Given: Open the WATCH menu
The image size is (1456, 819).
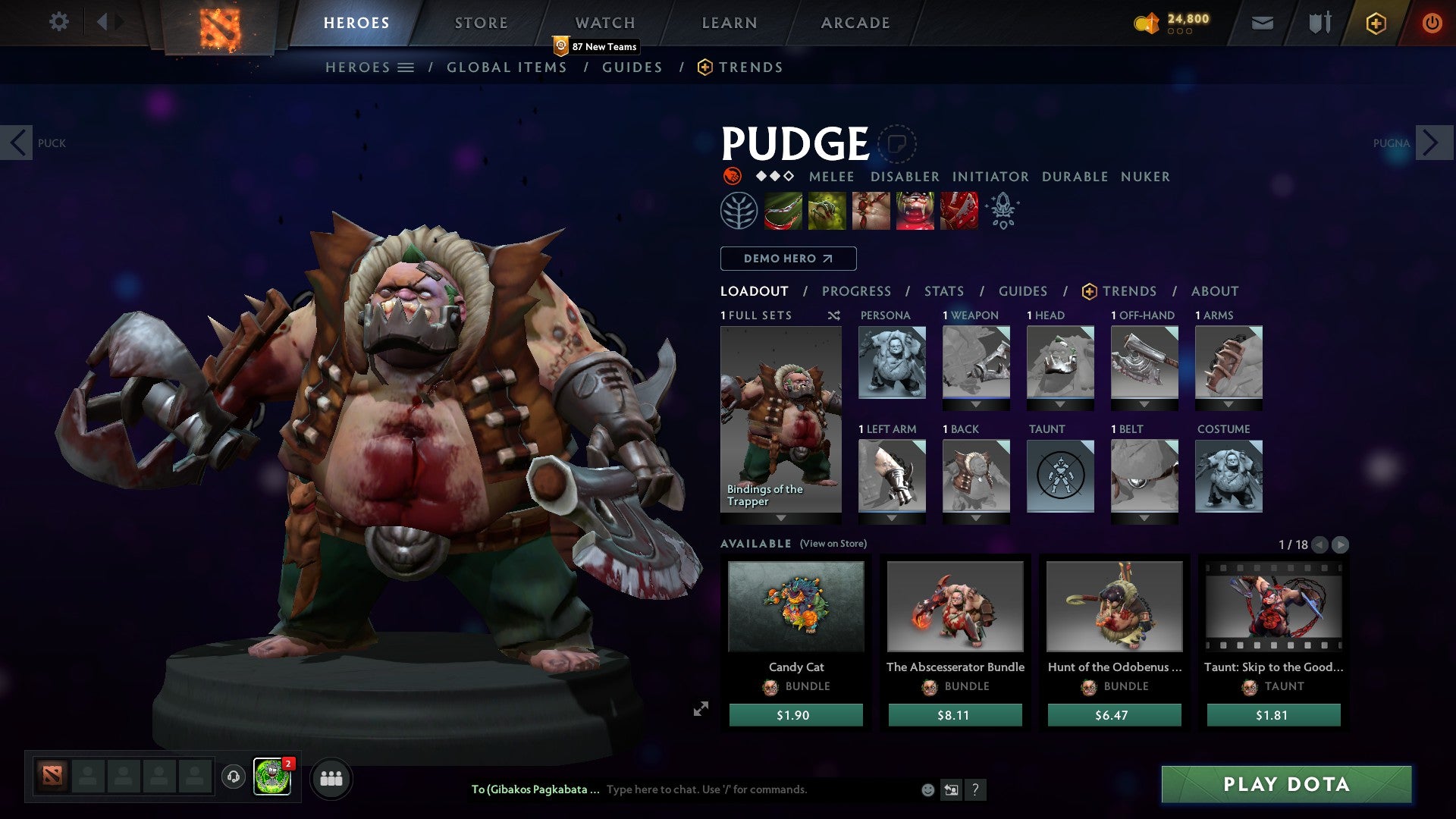Looking at the screenshot, I should pos(605,22).
